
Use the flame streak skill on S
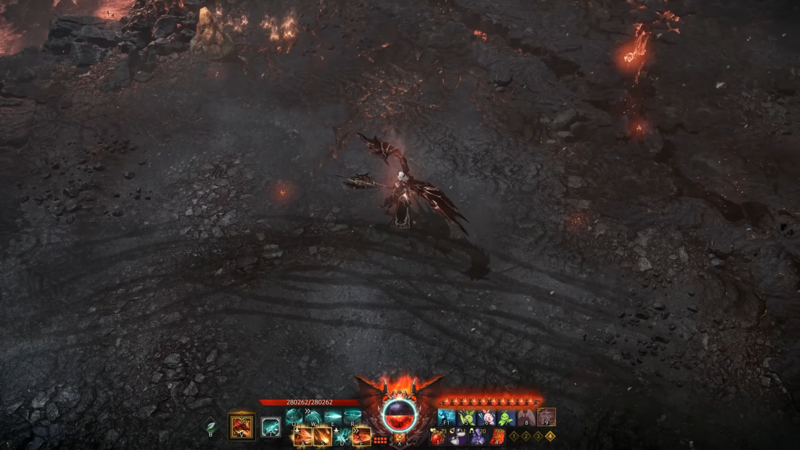[x=323, y=436]
